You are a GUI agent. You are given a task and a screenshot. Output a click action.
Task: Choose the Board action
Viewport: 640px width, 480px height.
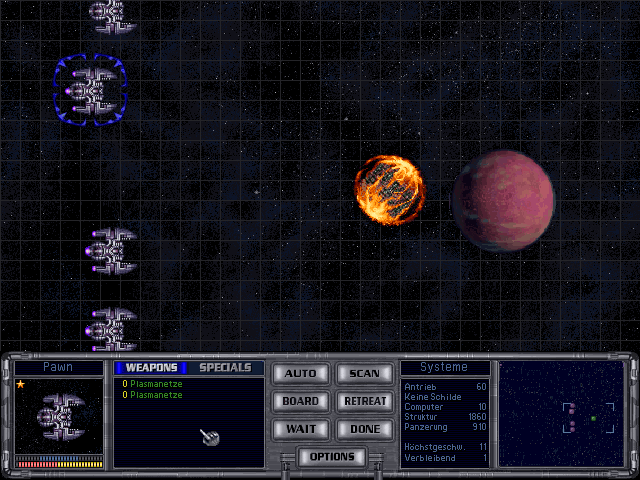pos(300,401)
